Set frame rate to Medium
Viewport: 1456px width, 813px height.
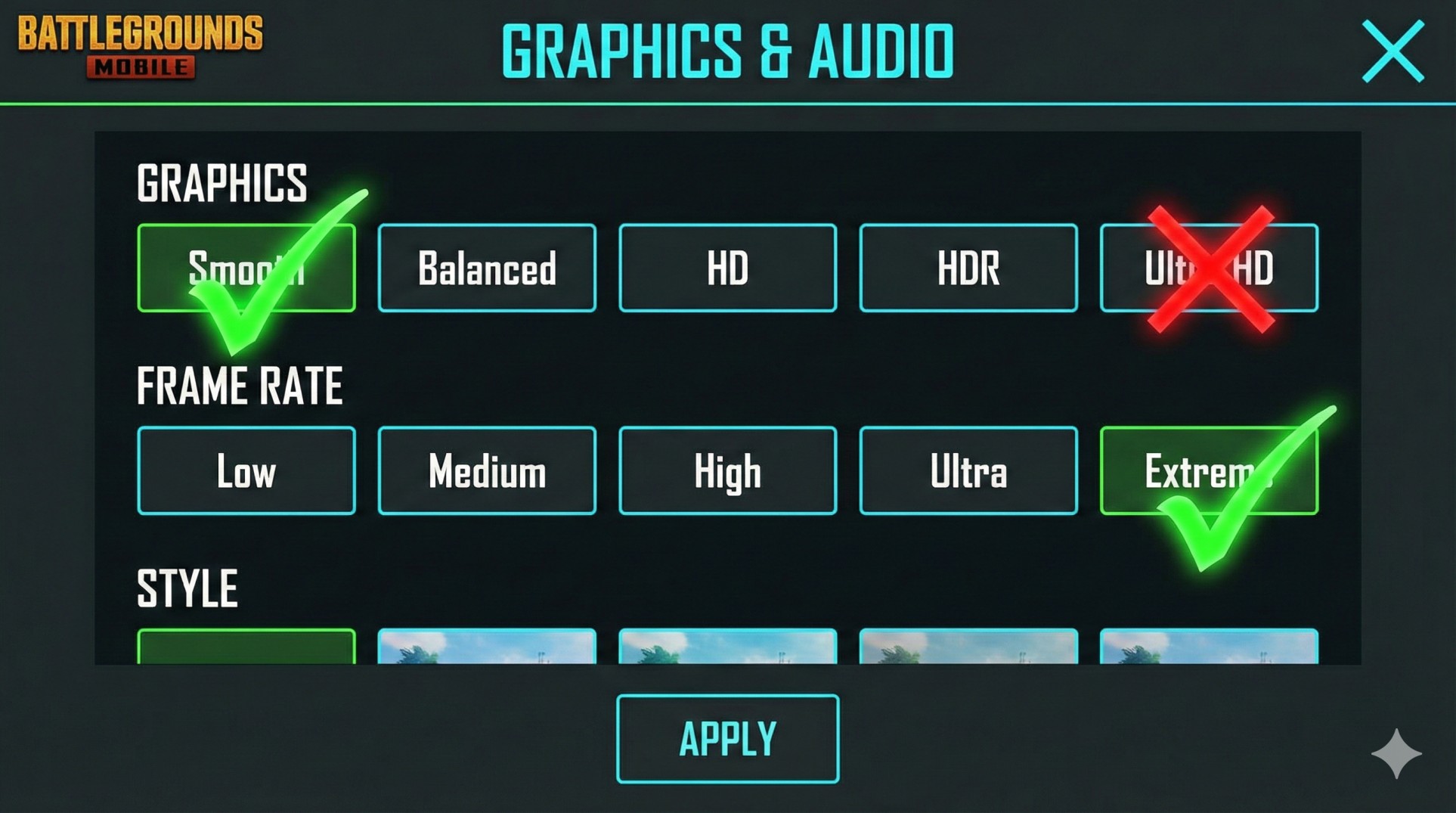tap(487, 470)
